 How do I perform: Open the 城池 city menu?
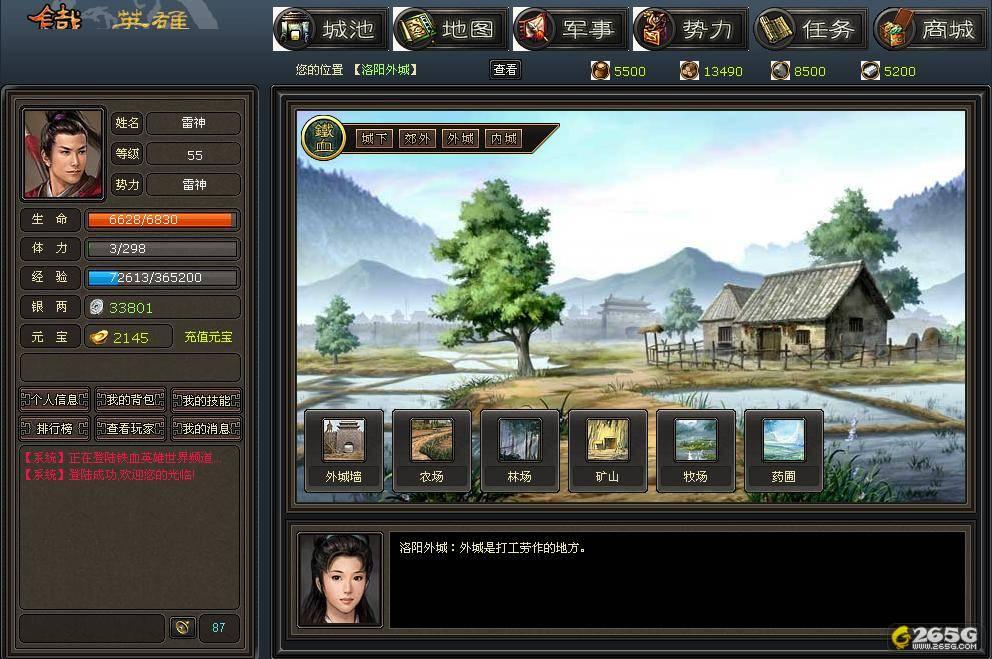330,29
